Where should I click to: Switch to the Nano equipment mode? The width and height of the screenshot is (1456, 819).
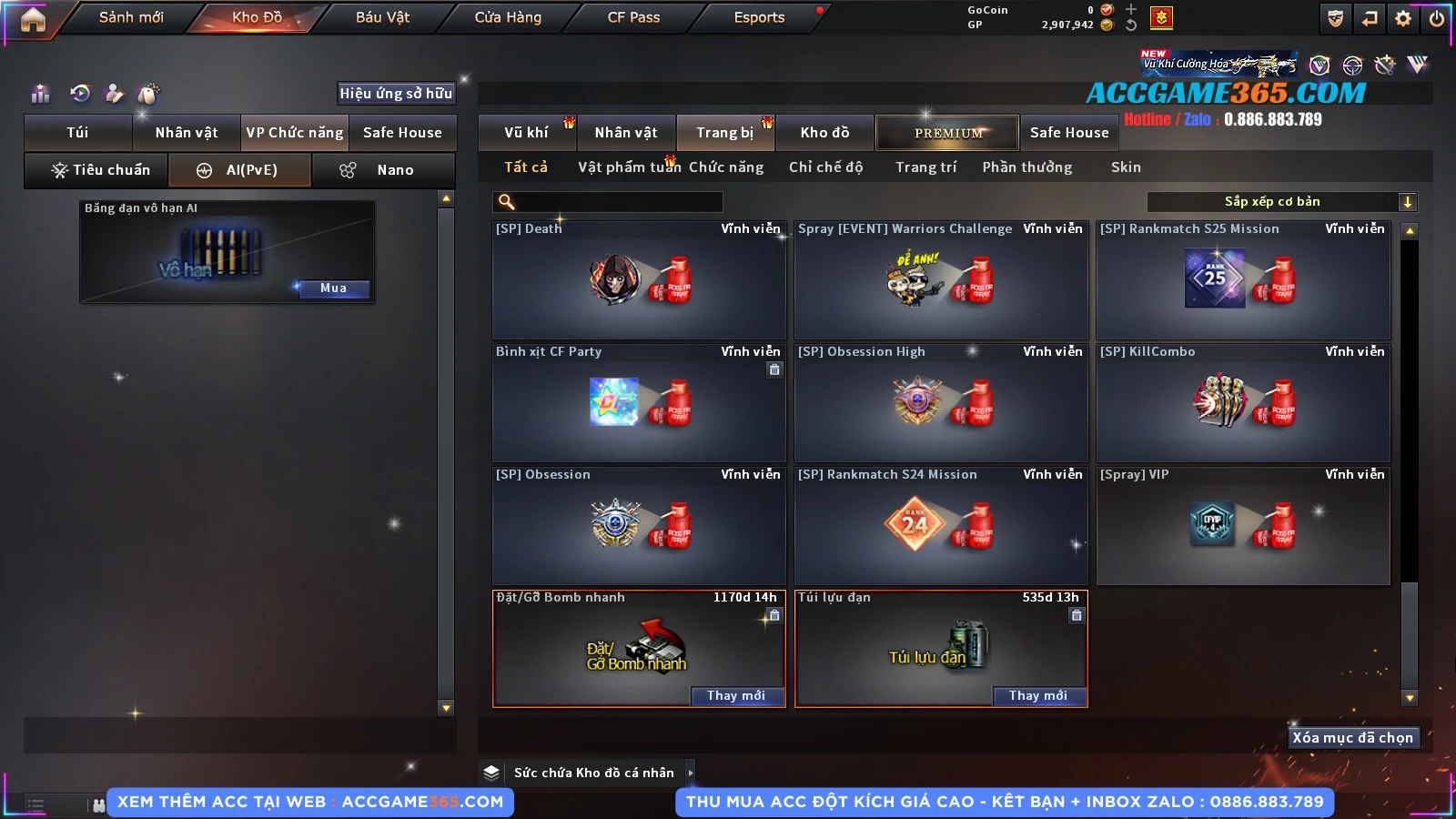point(383,170)
